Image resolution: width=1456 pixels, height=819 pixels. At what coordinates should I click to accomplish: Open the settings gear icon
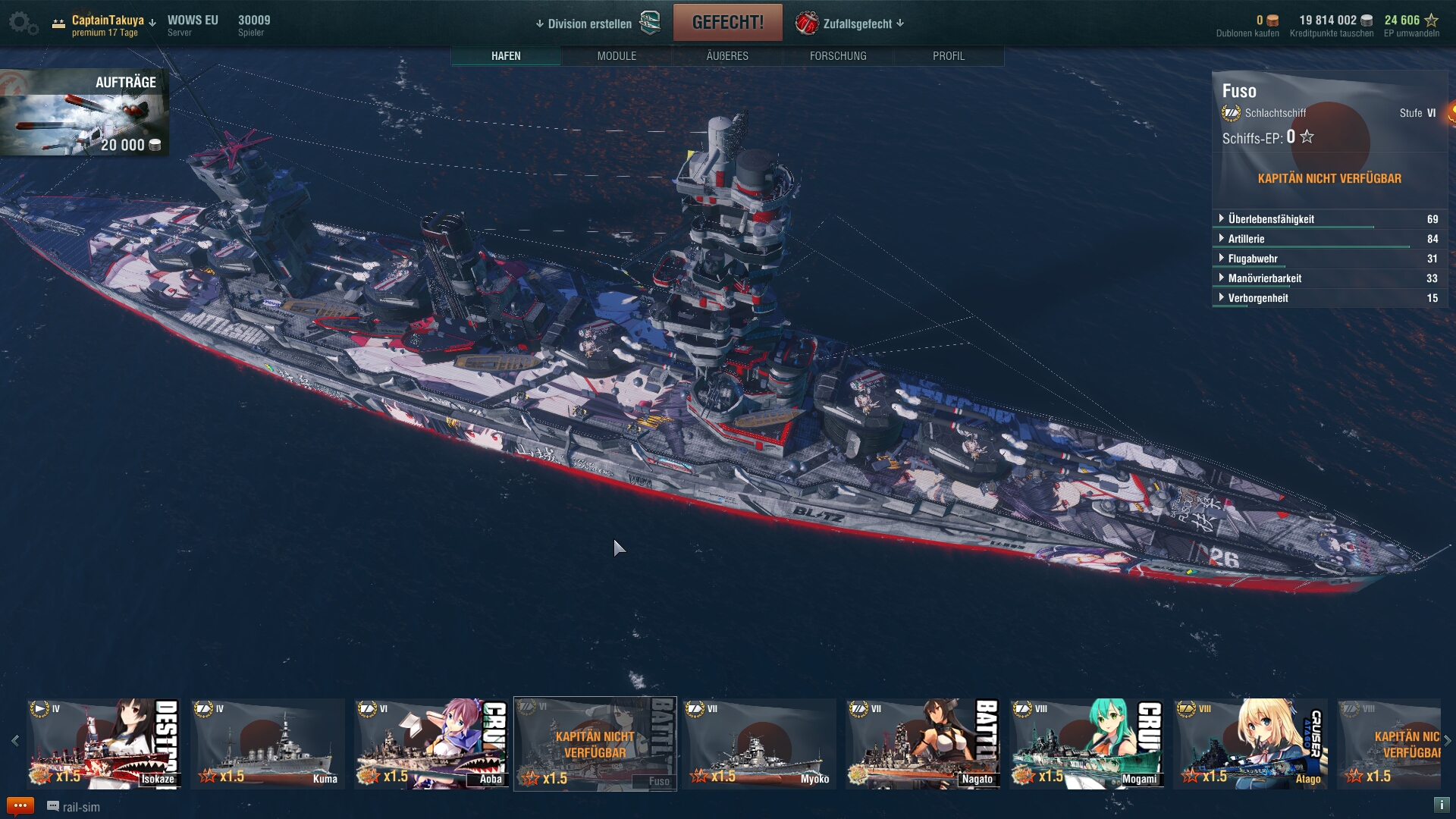(x=23, y=24)
